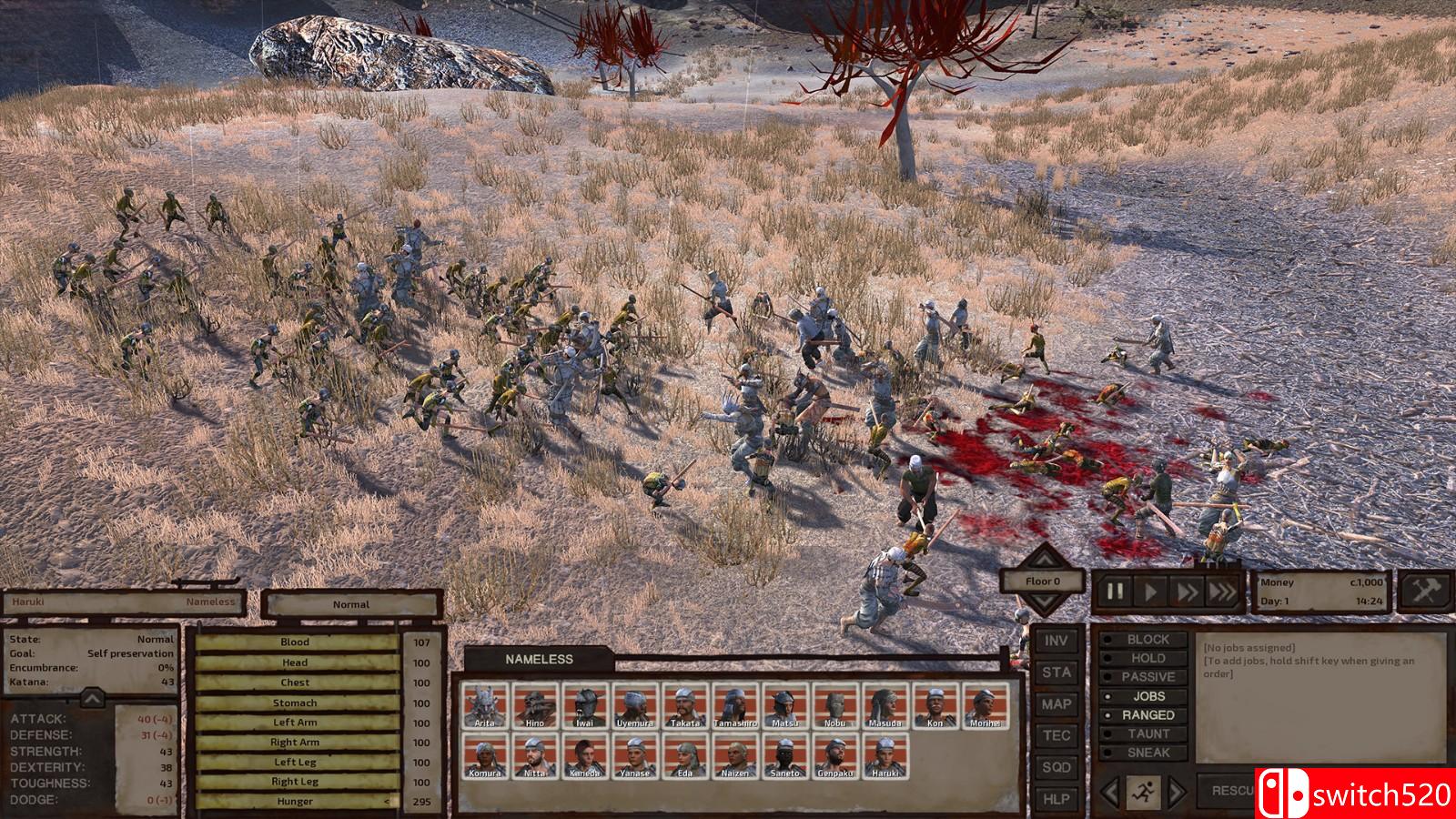Screen dimensions: 1456x819
Task: Toggle the BLOCK stance
Action: (1148, 640)
